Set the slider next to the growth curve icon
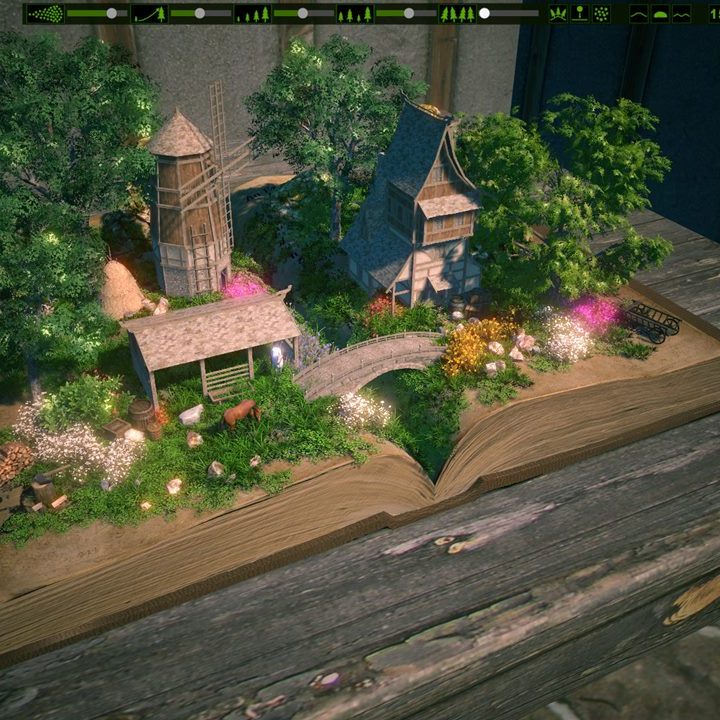Screen dimensions: 720x720 coord(200,14)
